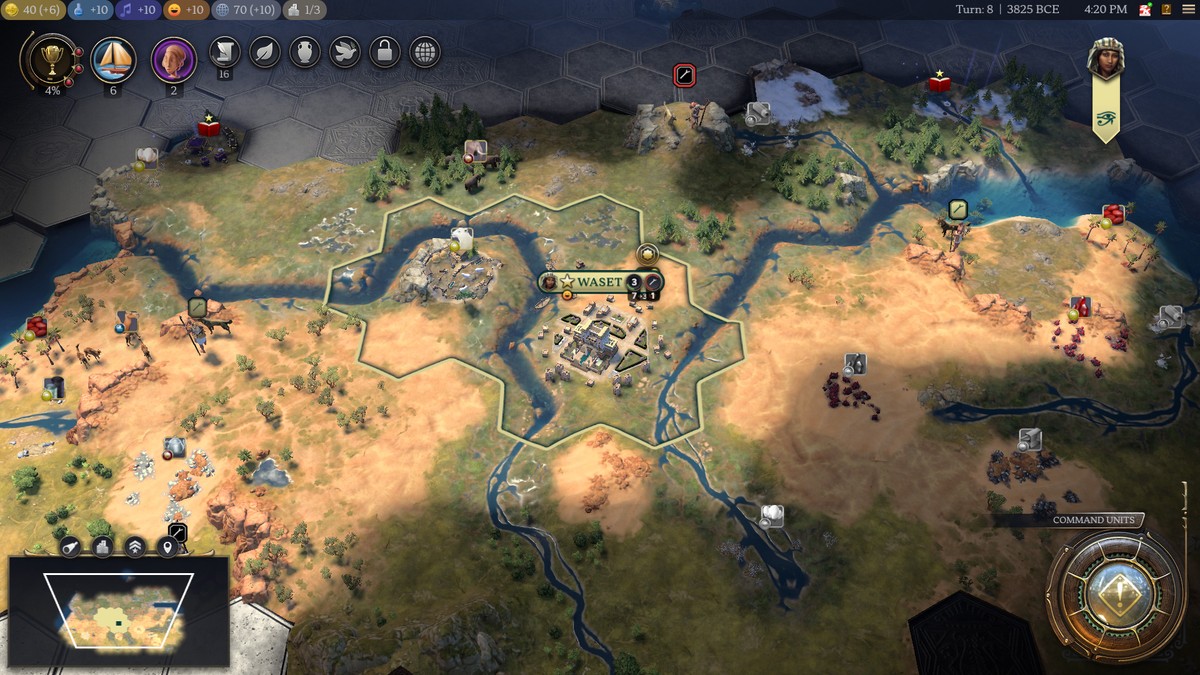Click the minimap to move the camera
Viewport: 1200px width, 675px height.
click(119, 611)
